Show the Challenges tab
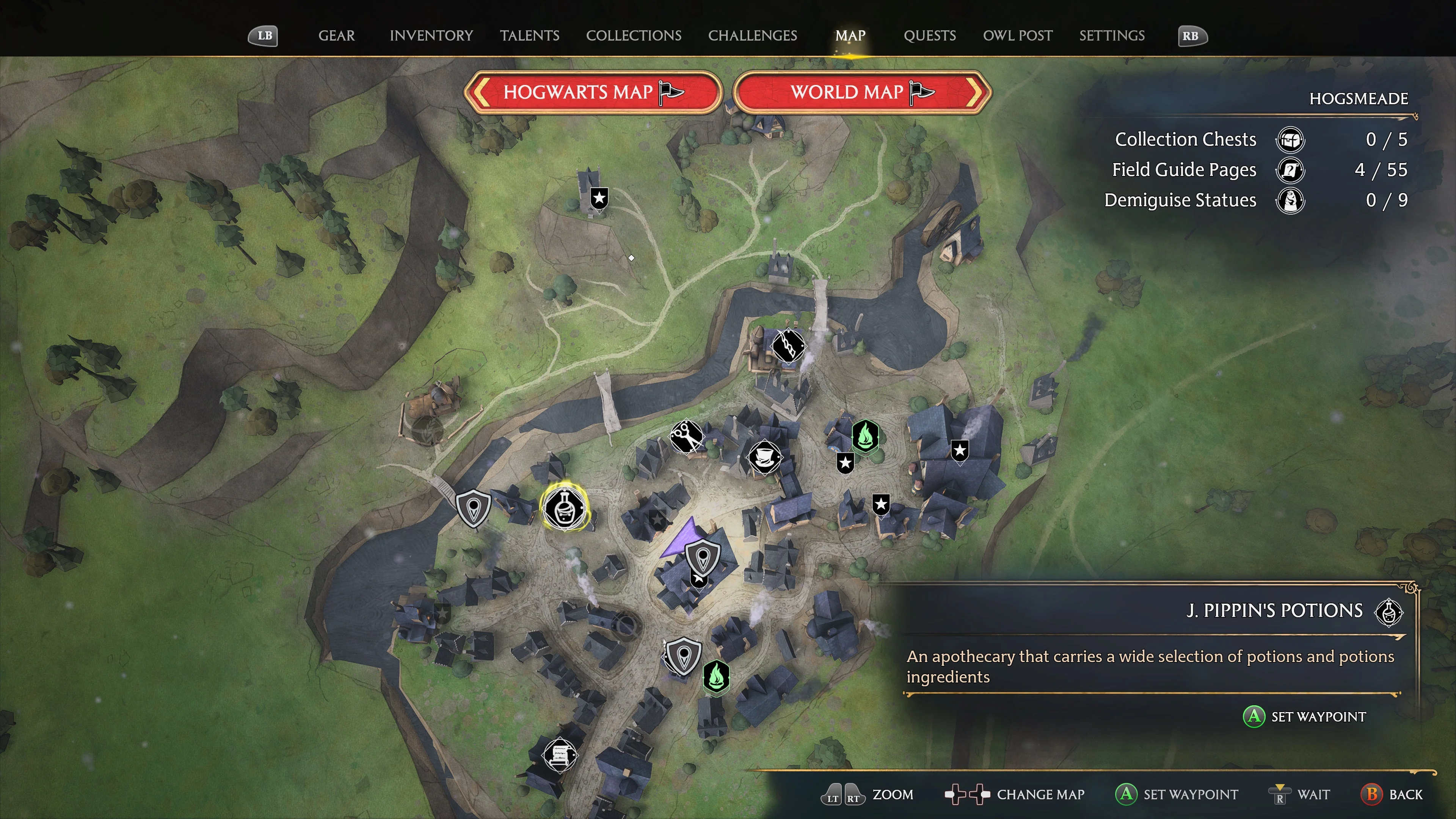The height and width of the screenshot is (819, 1456). [x=752, y=36]
